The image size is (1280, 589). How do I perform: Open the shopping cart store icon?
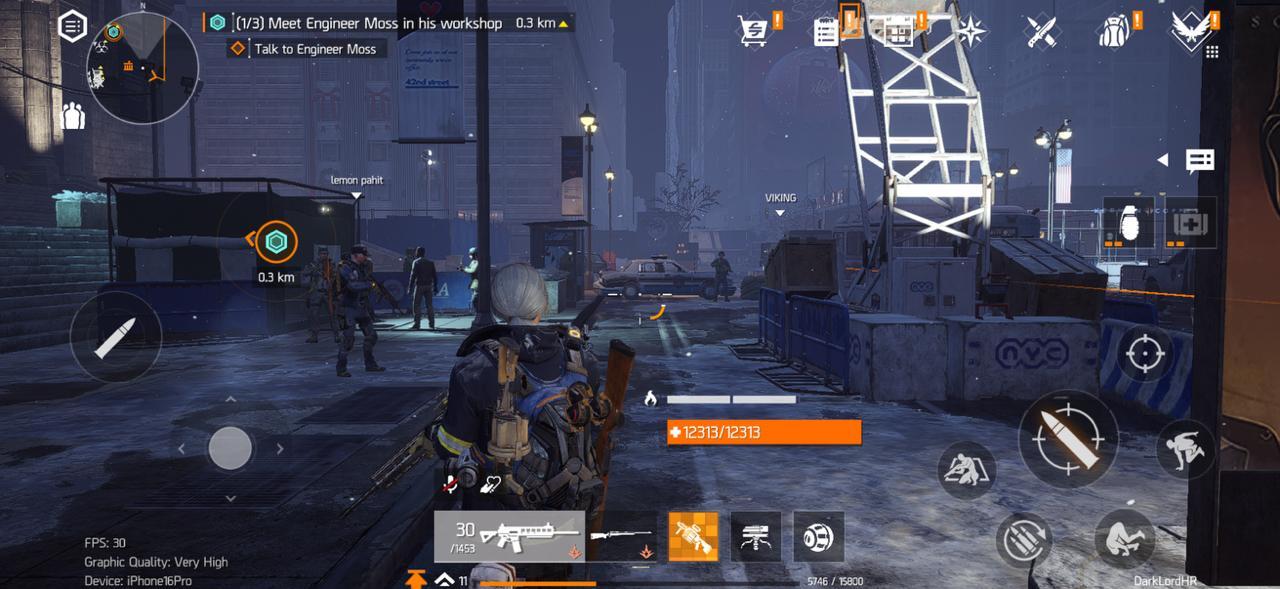753,31
